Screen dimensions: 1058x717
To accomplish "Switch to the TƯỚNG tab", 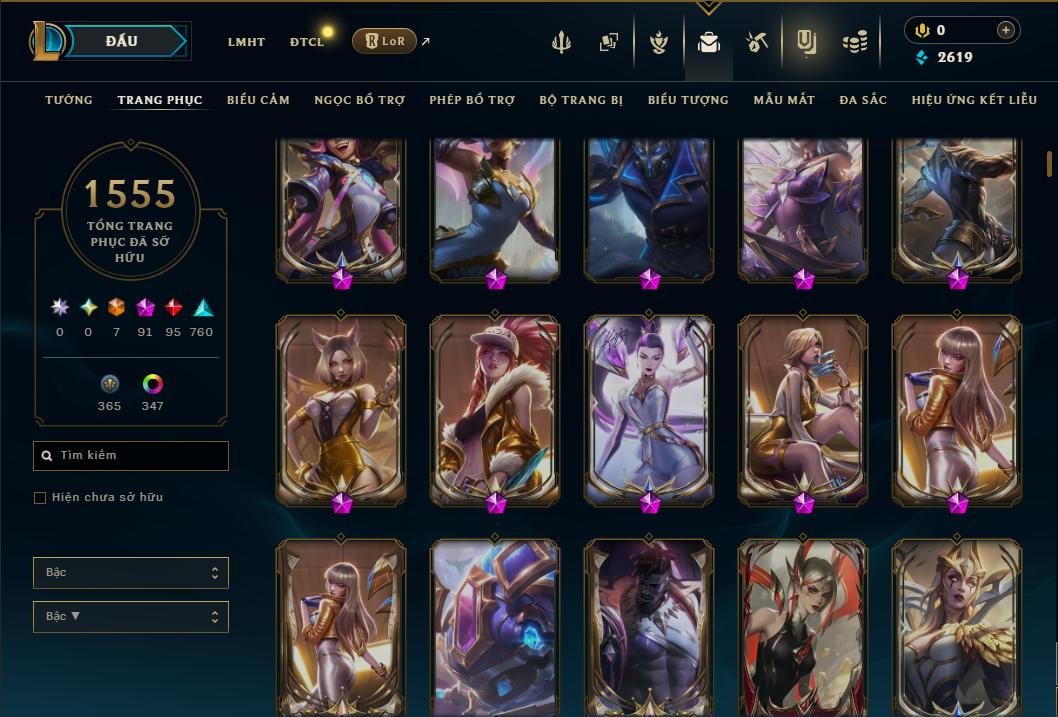I will (x=69, y=100).
